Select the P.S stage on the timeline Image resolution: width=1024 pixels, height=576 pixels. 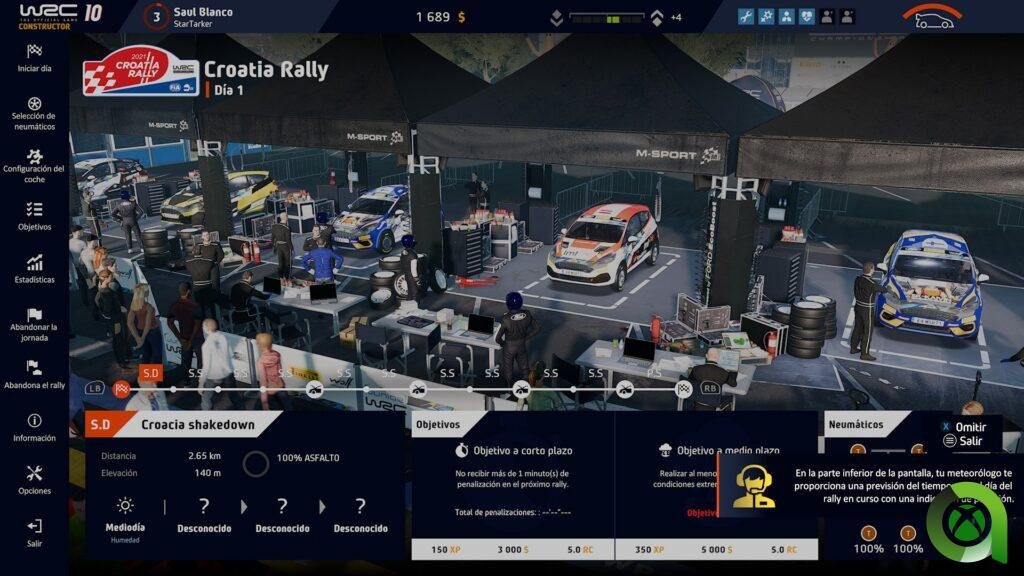pos(654,373)
